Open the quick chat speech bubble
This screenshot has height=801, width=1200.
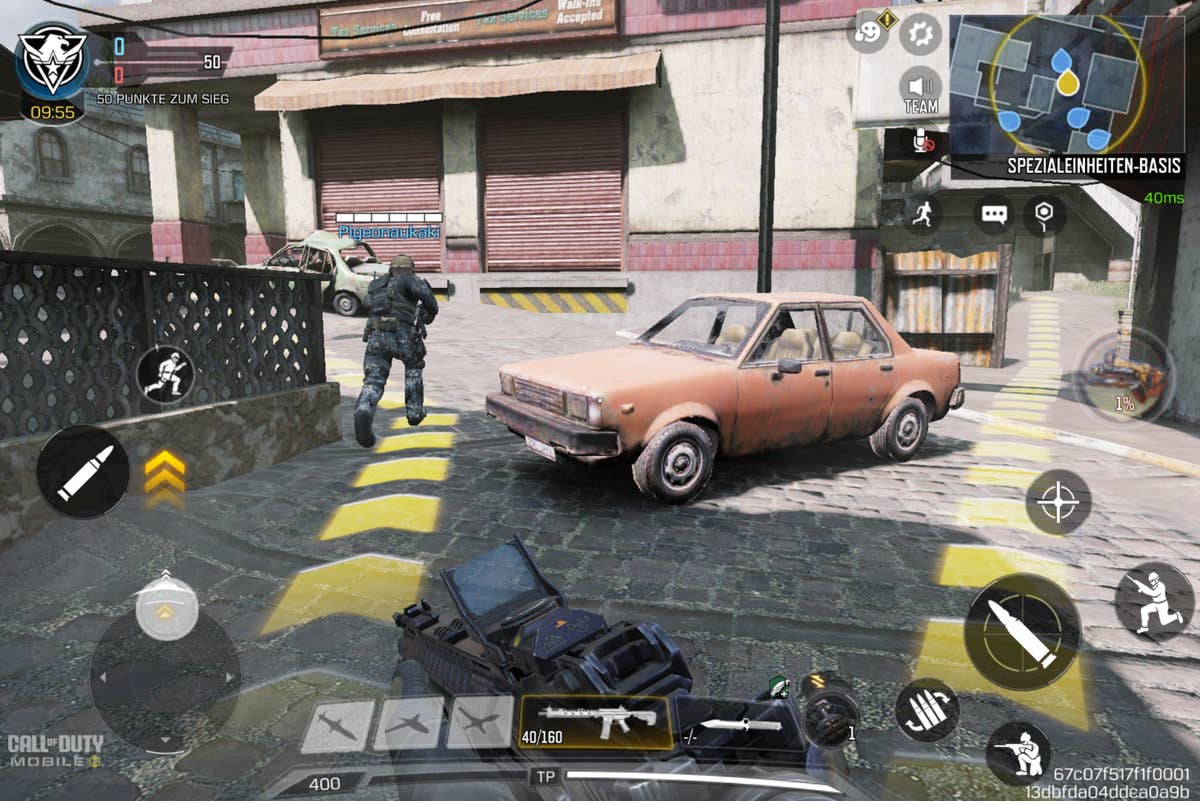click(x=993, y=214)
